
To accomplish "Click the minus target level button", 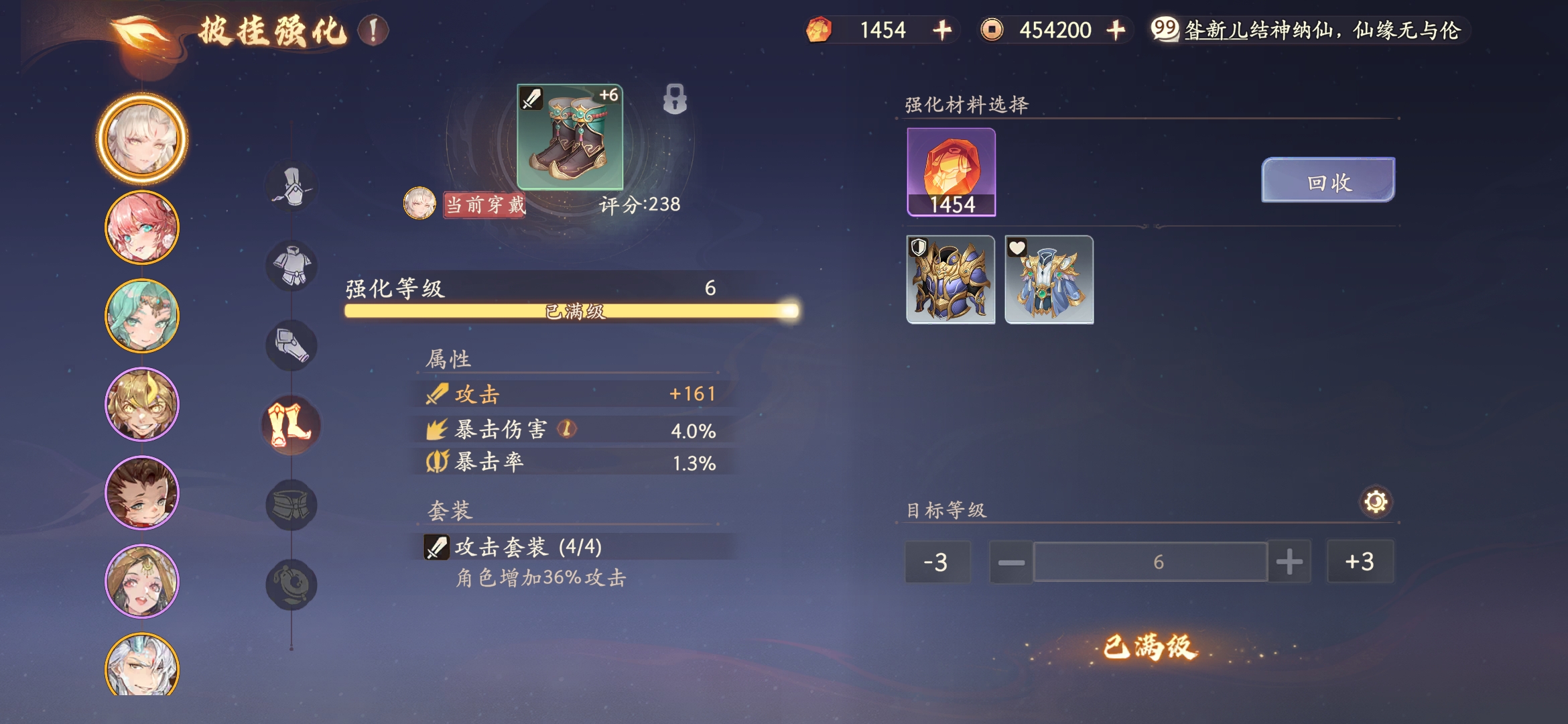I will (x=1011, y=562).
